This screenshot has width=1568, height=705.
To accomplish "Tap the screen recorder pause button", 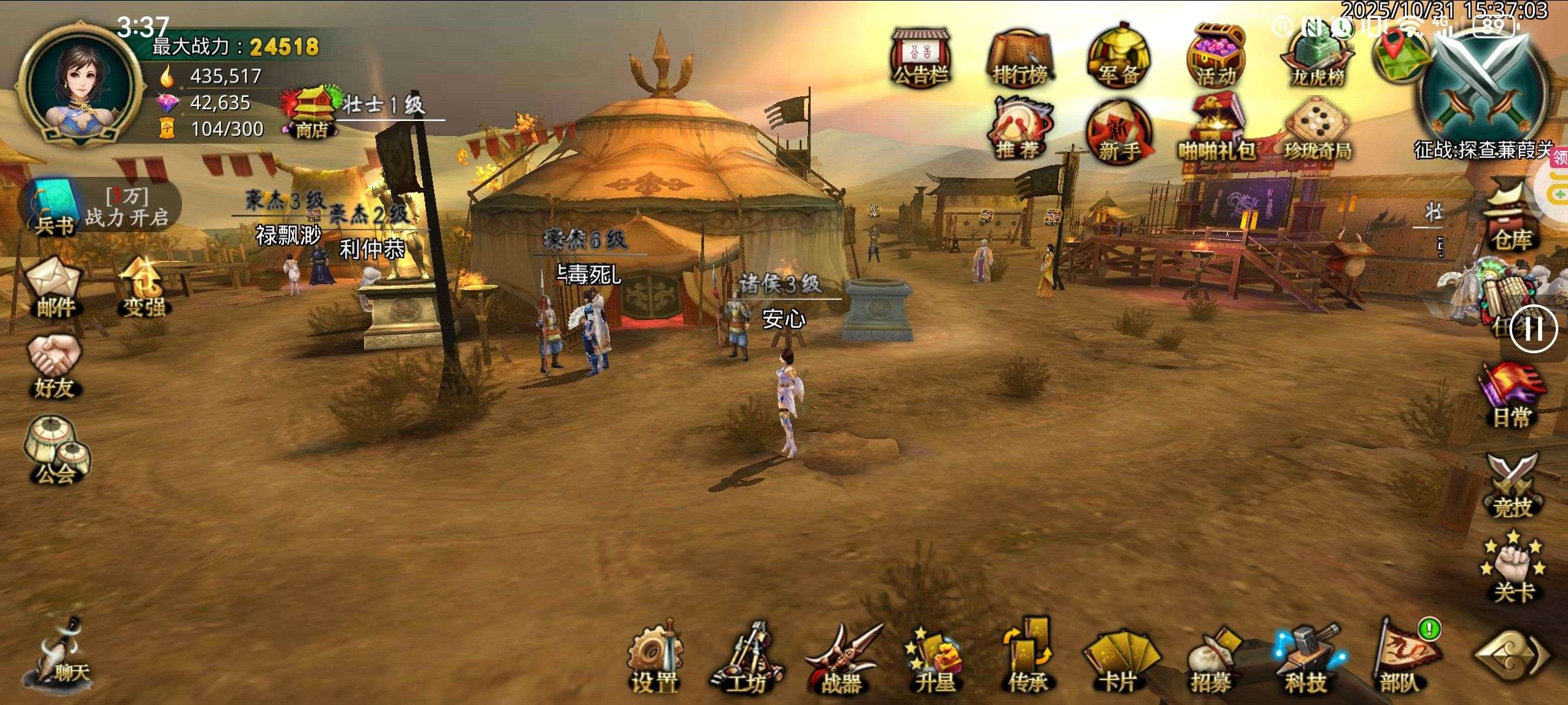I will pos(1533,329).
